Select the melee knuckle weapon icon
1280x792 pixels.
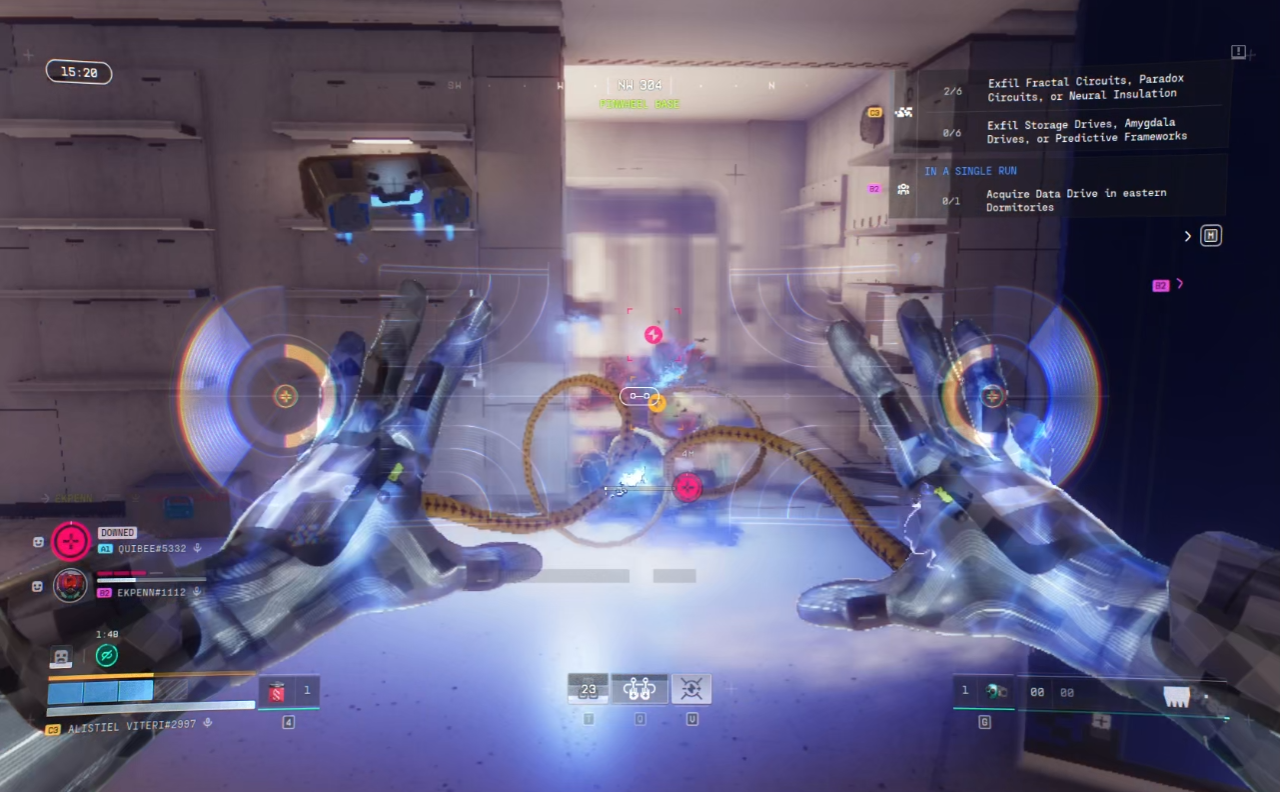1177,696
